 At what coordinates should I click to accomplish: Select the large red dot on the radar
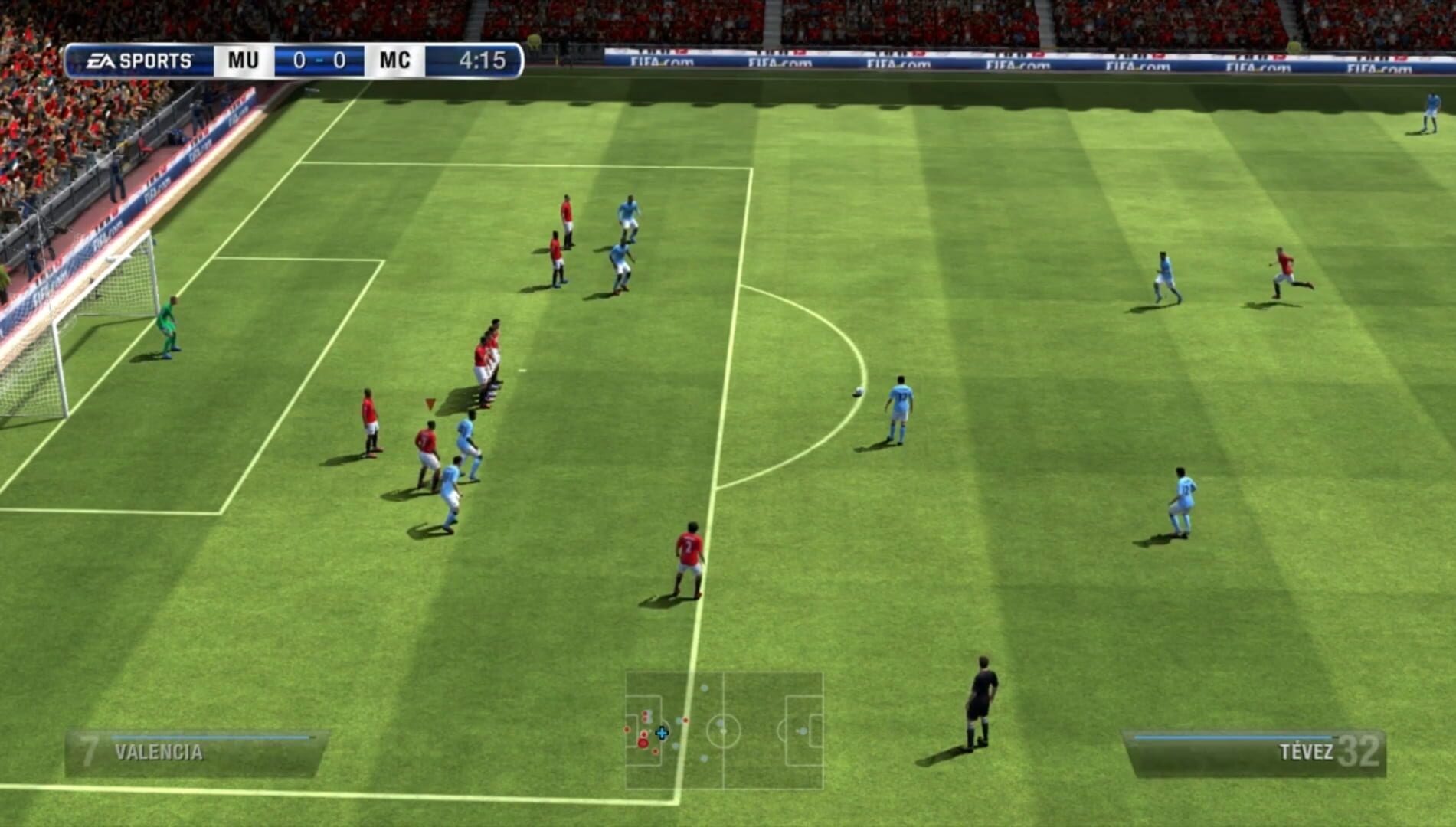tap(643, 744)
